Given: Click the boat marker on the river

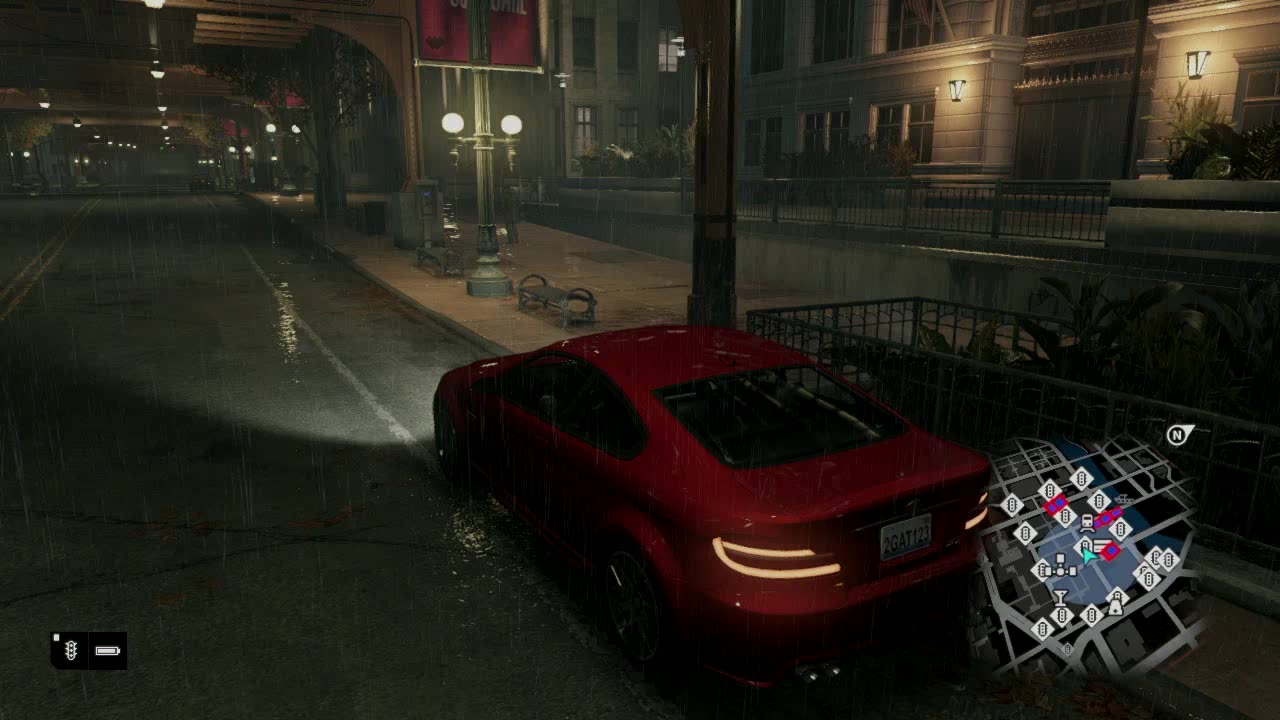Looking at the screenshot, I should point(1124,498).
